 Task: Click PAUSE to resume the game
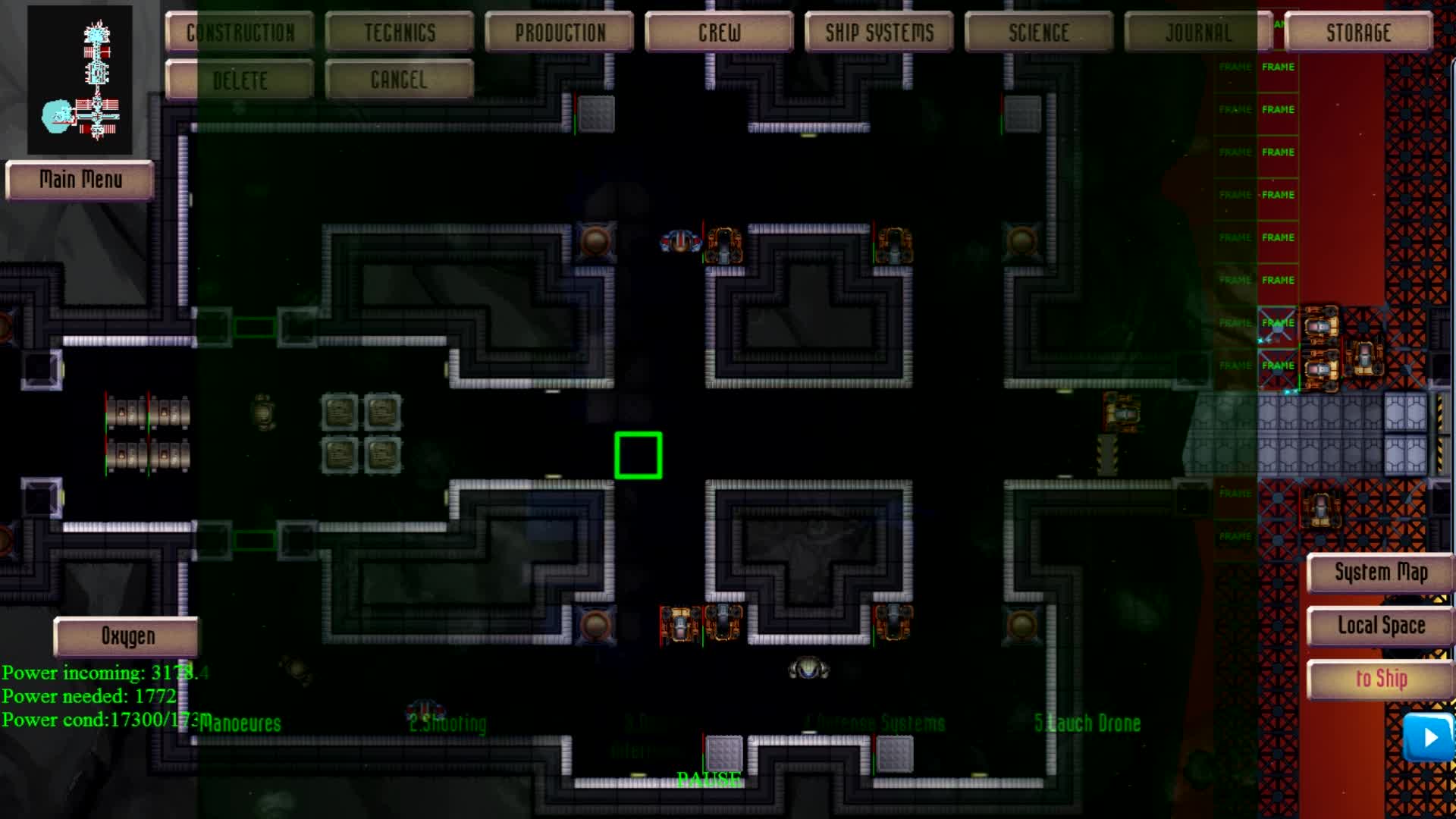point(709,777)
